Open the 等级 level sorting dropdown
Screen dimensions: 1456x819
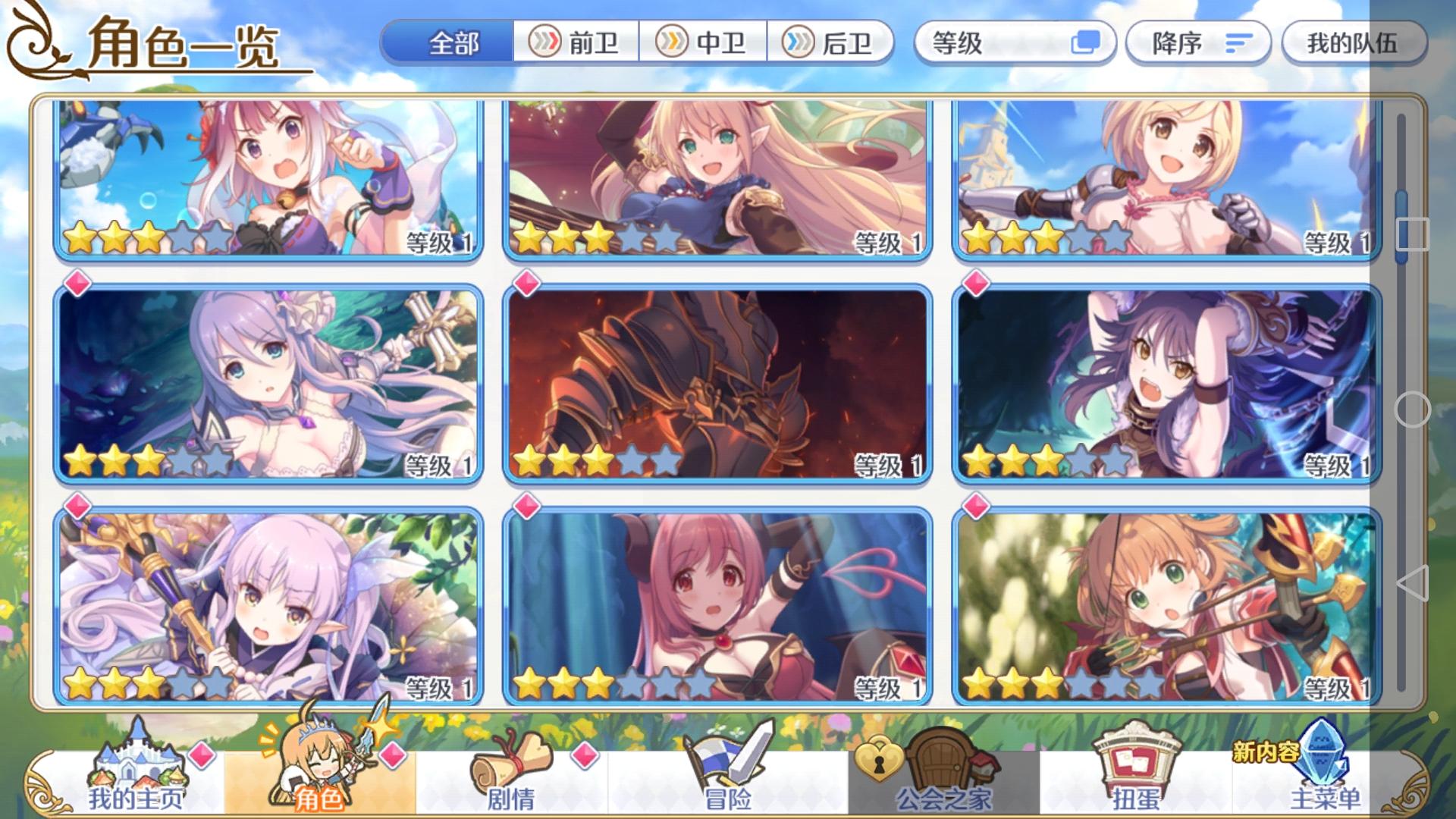(993, 44)
